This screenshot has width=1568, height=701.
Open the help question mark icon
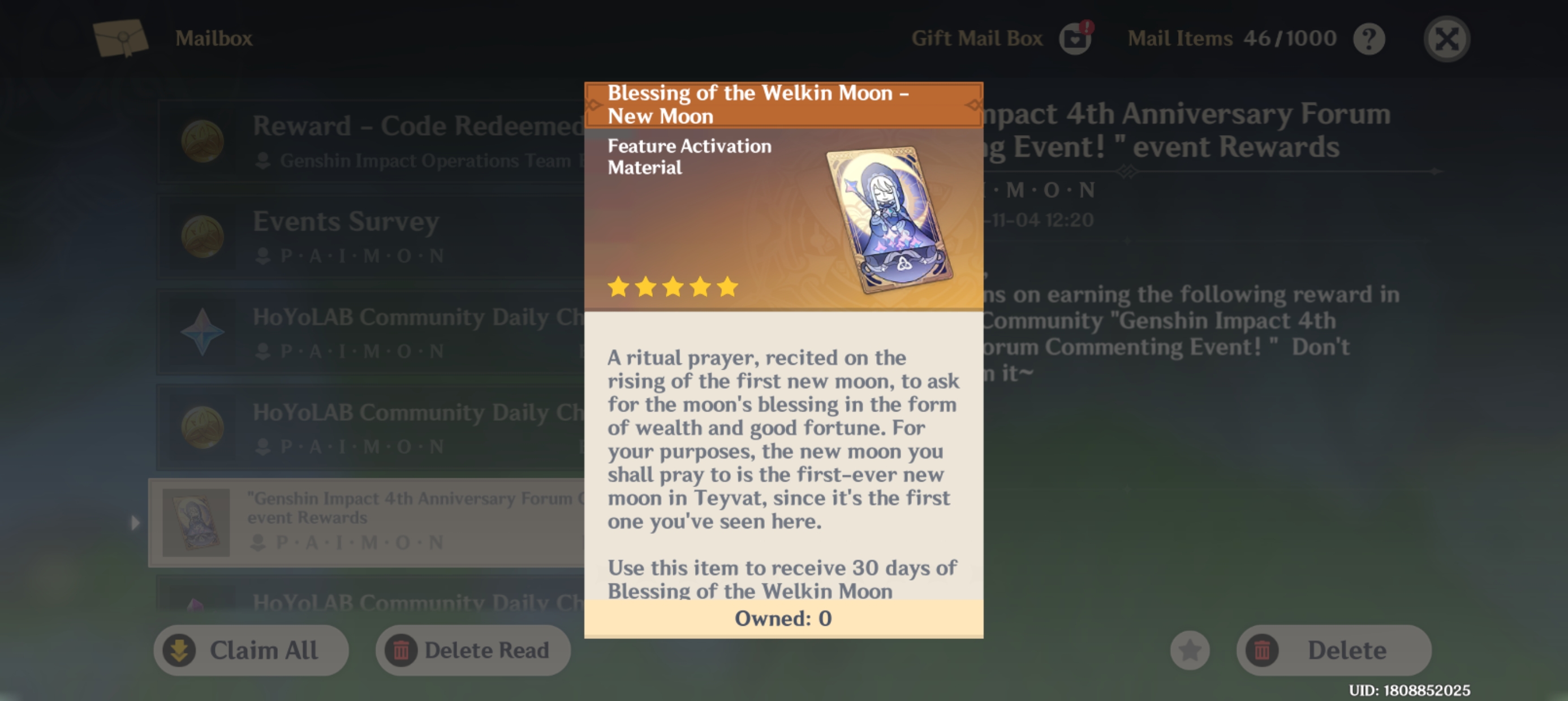[x=1369, y=38]
